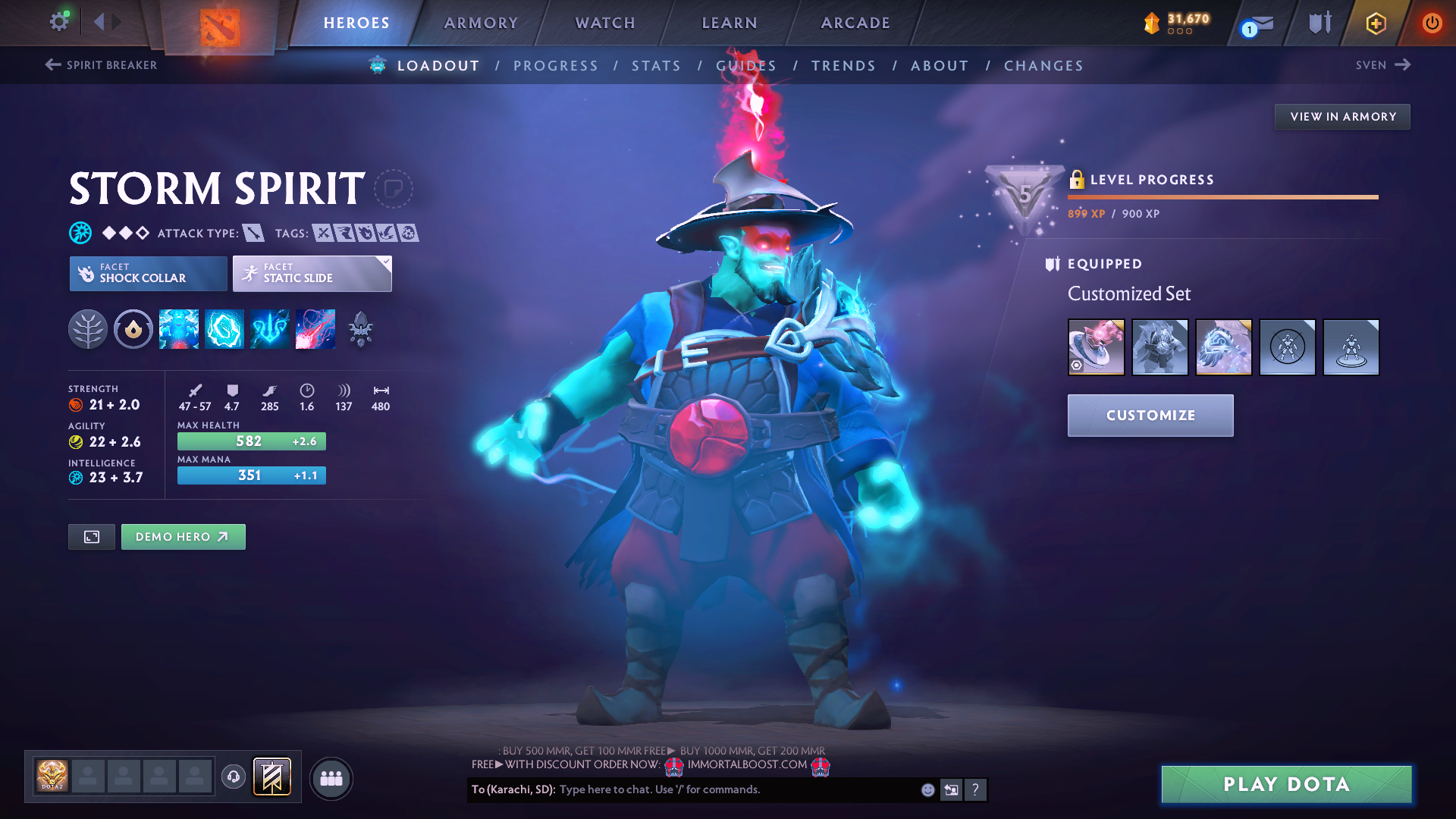Open the Armory tab
Image resolution: width=1456 pixels, height=819 pixels.
point(481,23)
